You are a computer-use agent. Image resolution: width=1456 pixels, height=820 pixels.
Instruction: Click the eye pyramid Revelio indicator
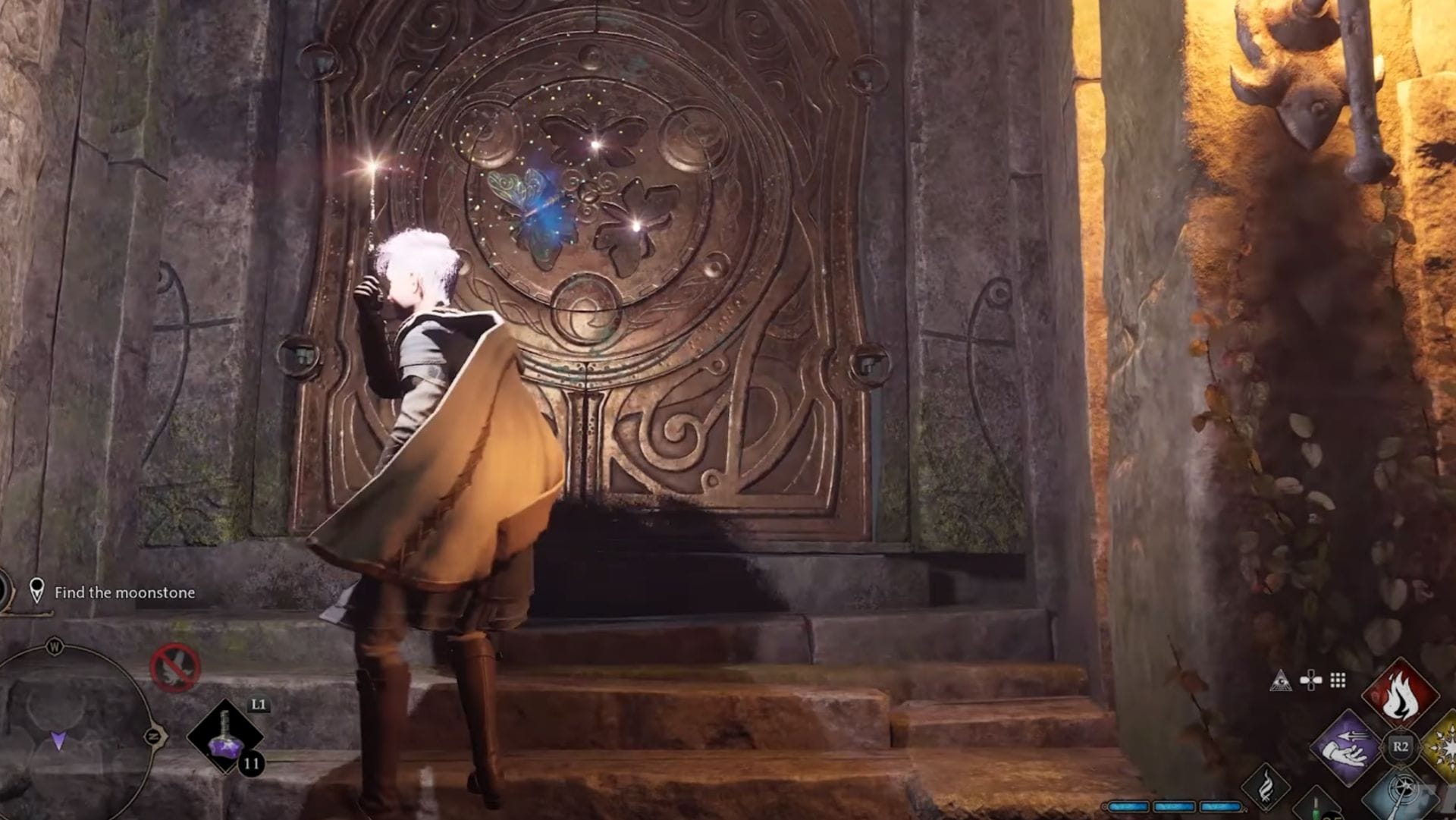tap(1281, 680)
